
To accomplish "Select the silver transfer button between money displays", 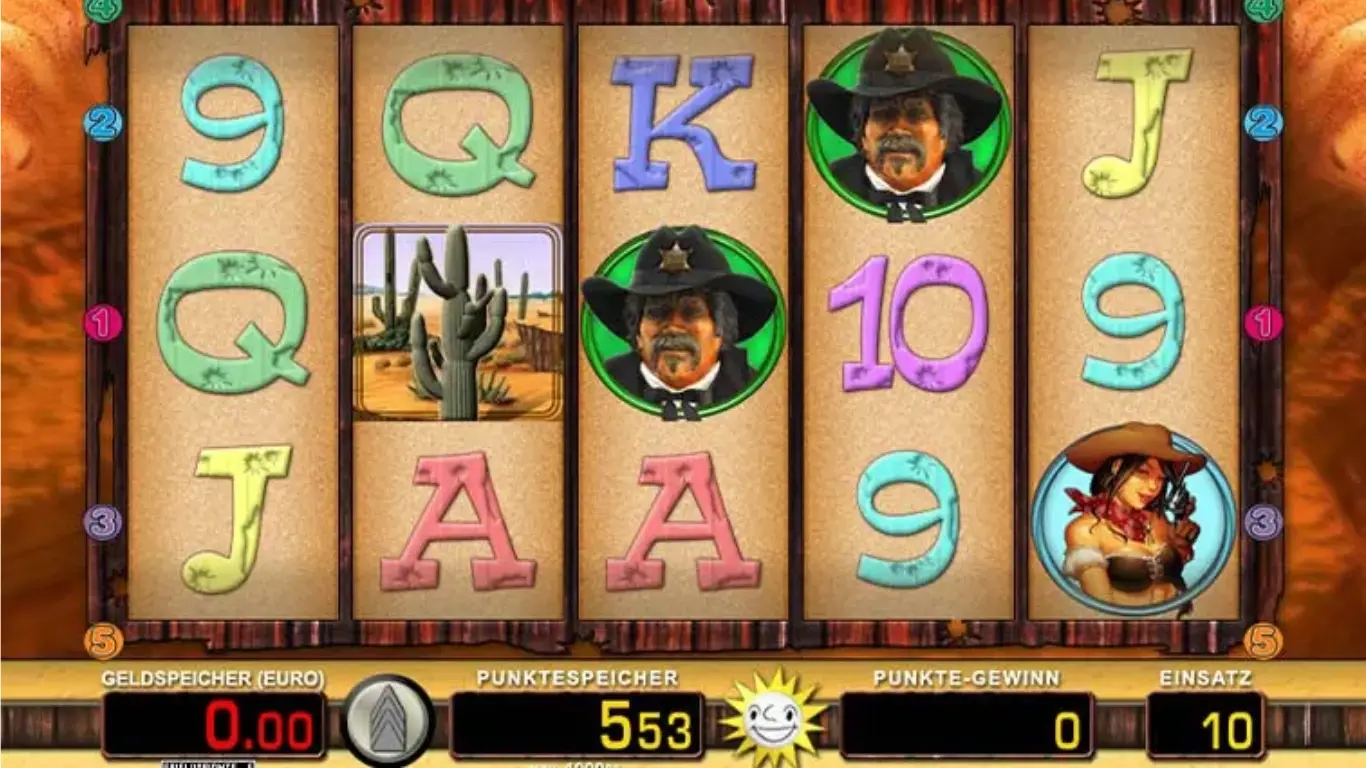I will click(x=389, y=719).
